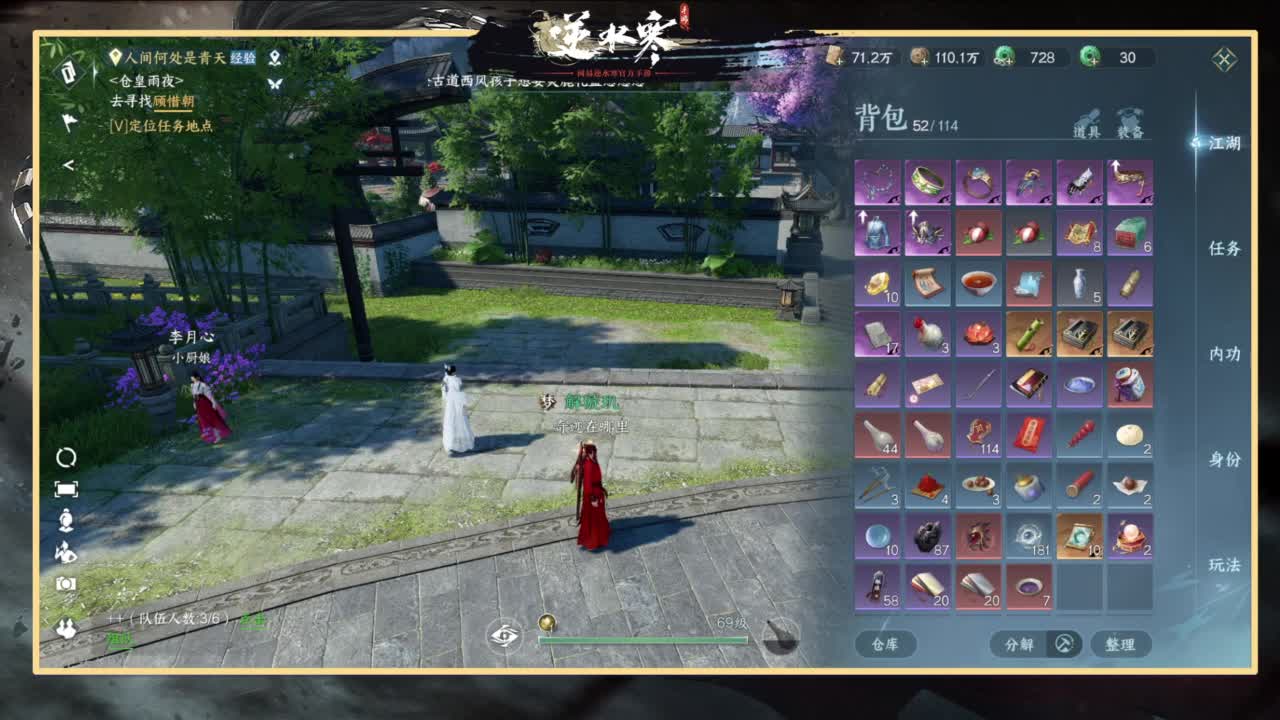This screenshot has height=720, width=1280.
Task: Open the camera screenshot mode
Action: tap(66, 584)
